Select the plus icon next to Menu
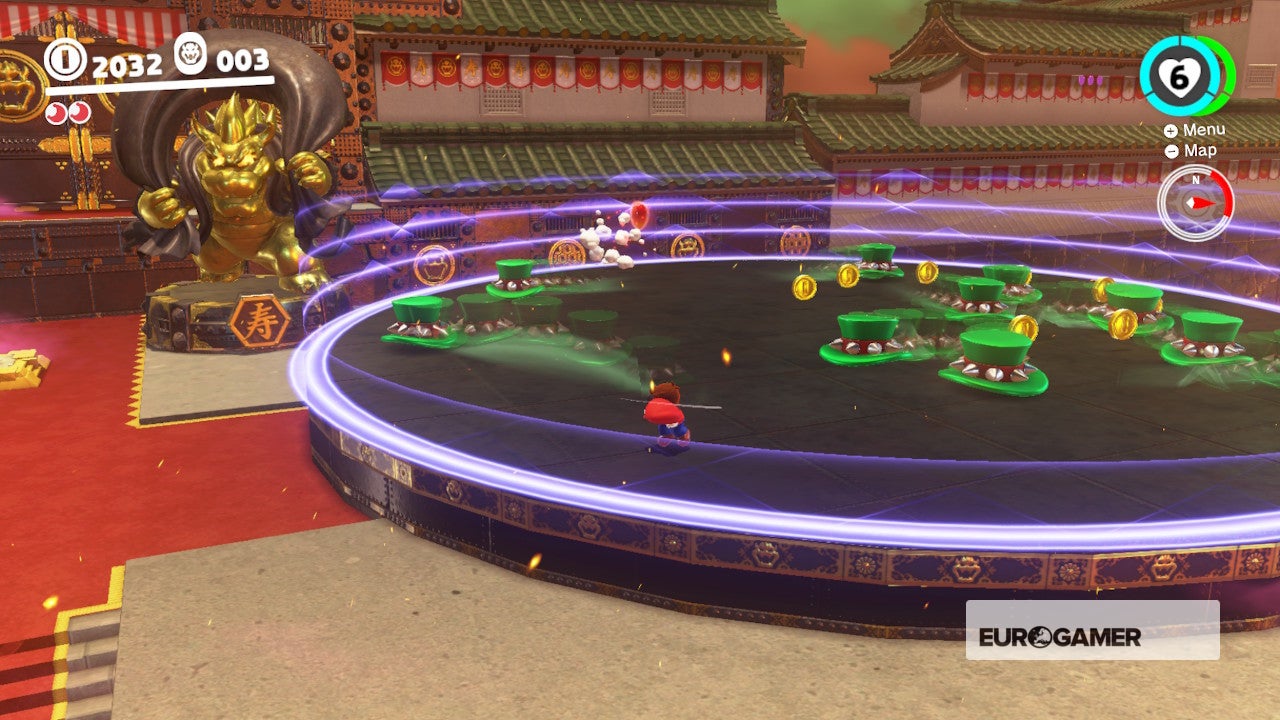Screen dimensions: 1280x720 pos(1170,131)
